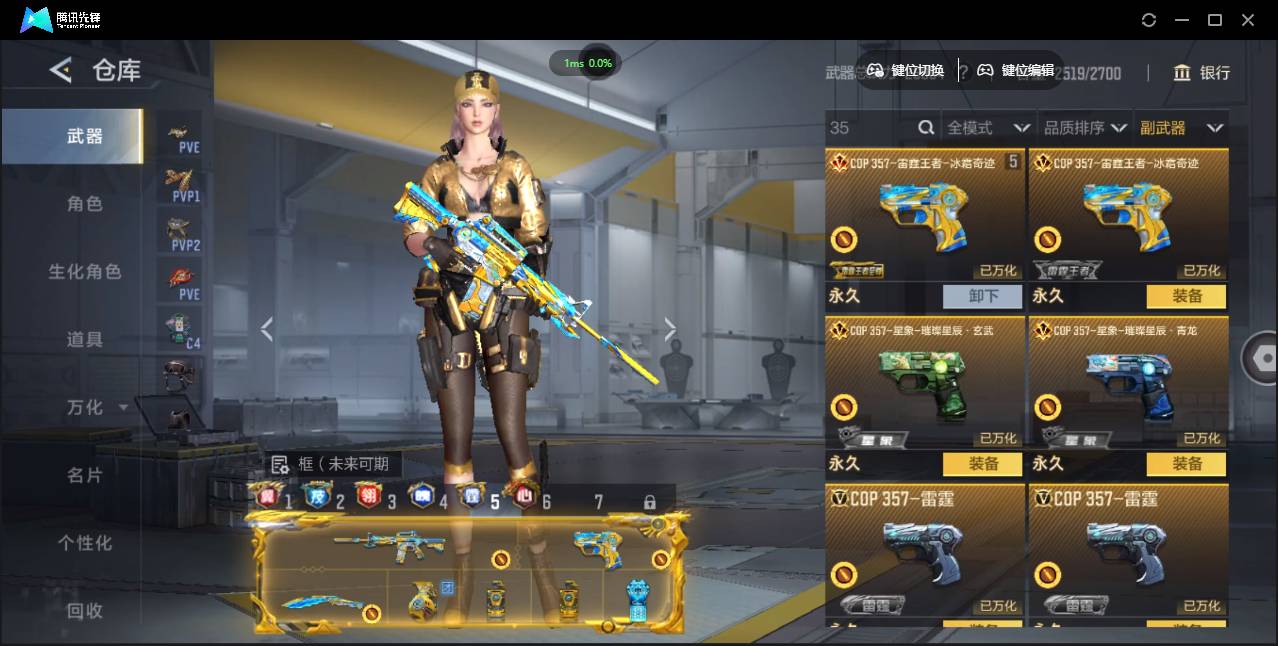Open the 副武器 weapon type dropdown

pos(1181,128)
